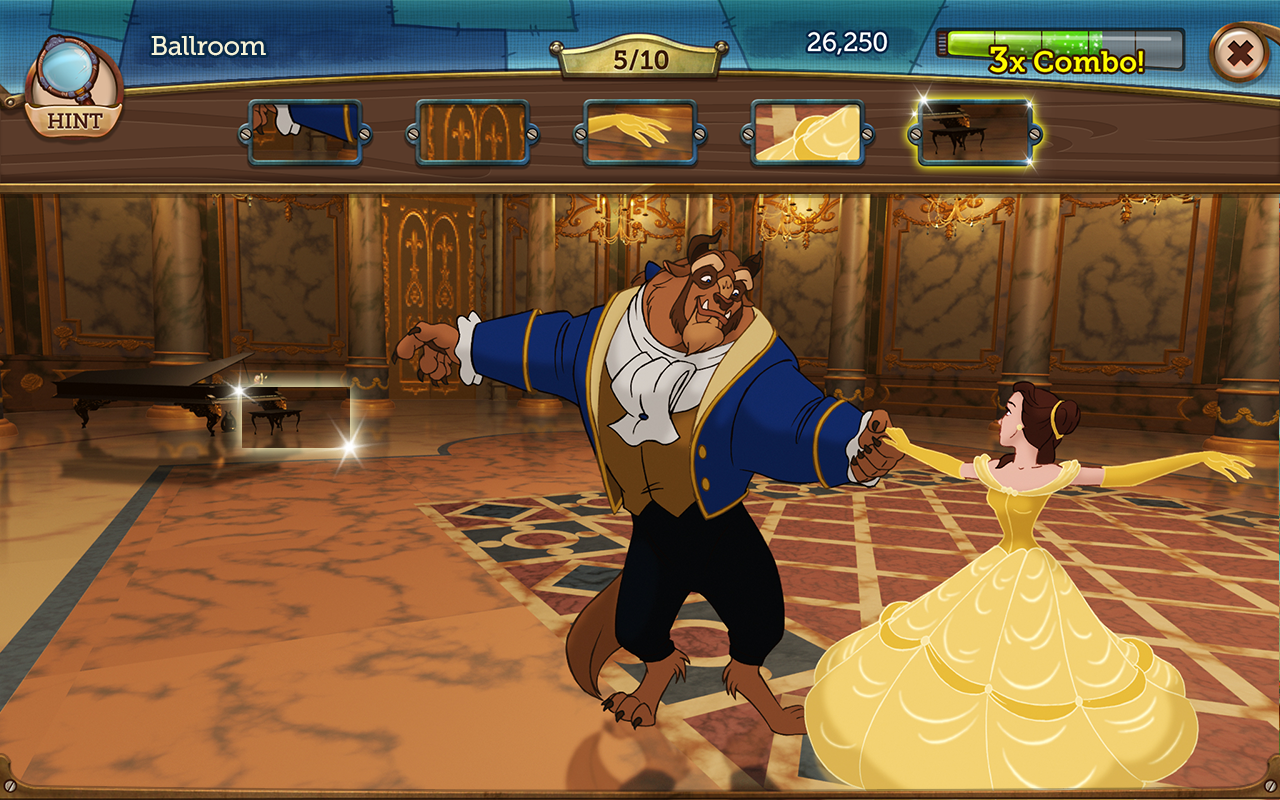
Task: Choose the golden door ornament clue thumbnail
Action: 472,132
